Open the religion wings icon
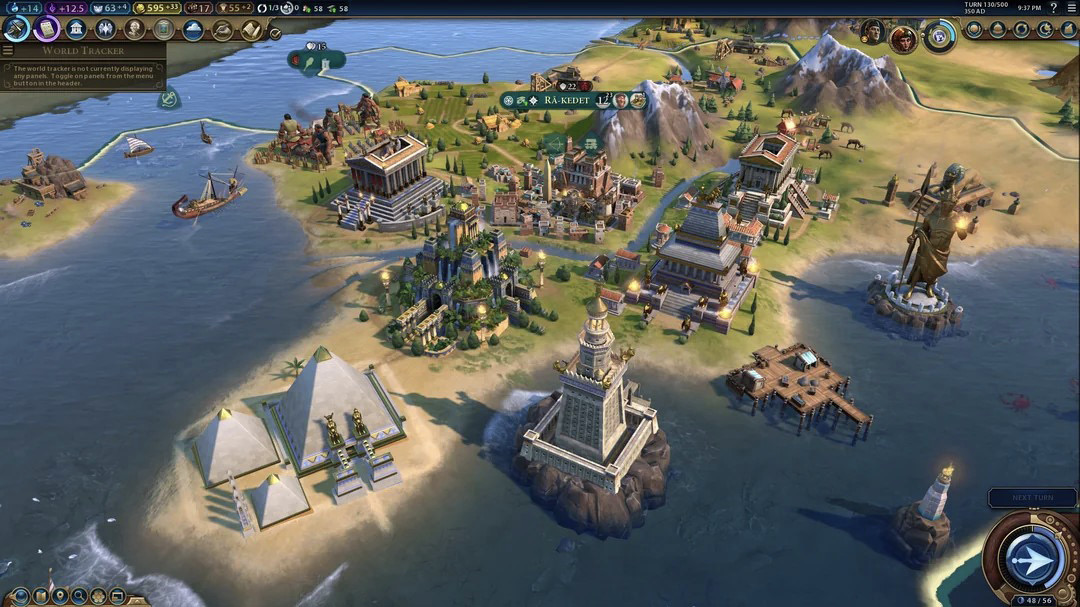This screenshot has height=607, width=1080. (x=105, y=29)
